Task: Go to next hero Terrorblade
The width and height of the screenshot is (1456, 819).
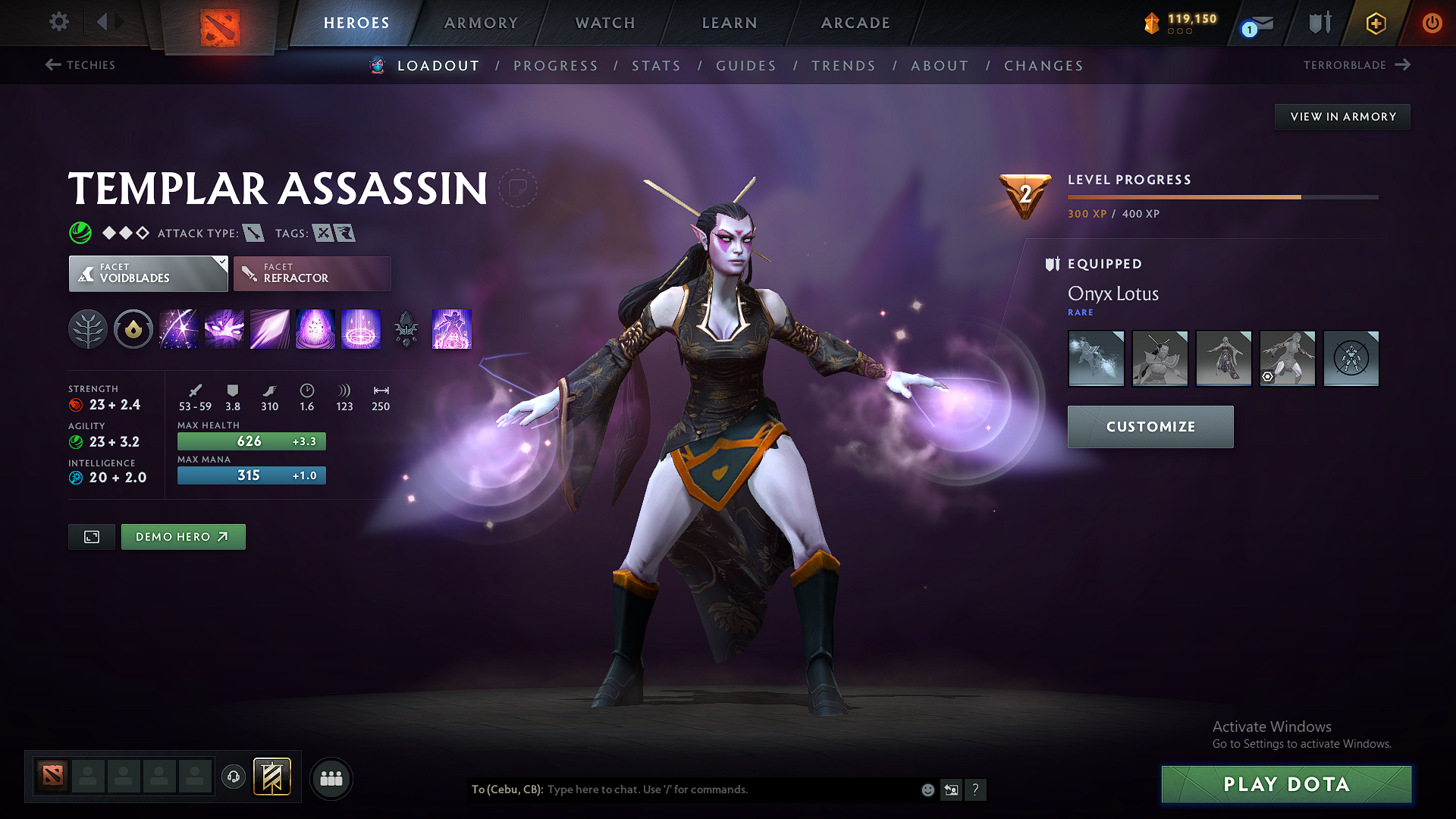Action: pos(1357,65)
